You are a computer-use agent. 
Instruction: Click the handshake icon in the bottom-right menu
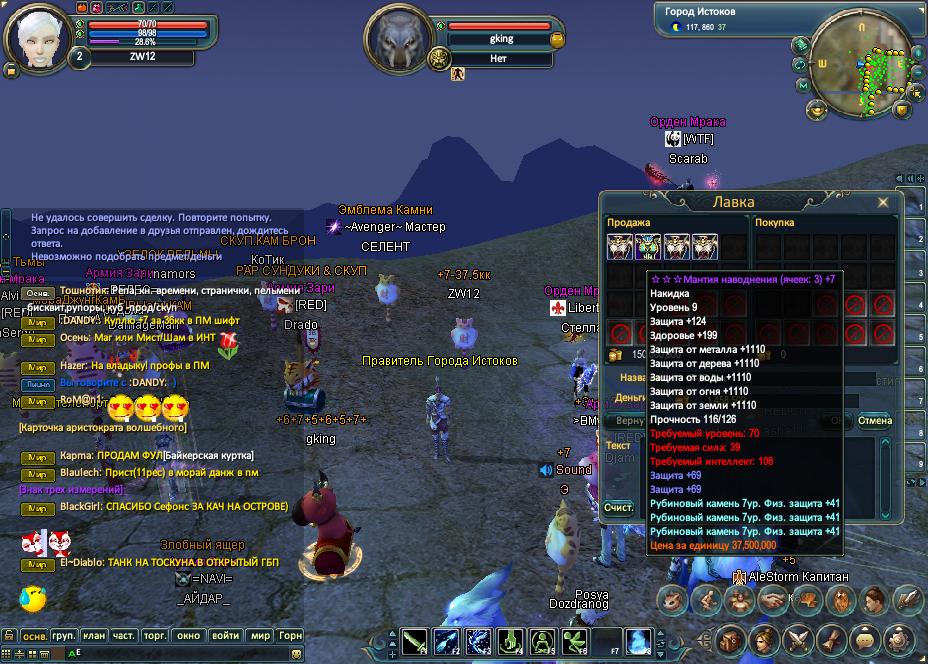point(770,599)
